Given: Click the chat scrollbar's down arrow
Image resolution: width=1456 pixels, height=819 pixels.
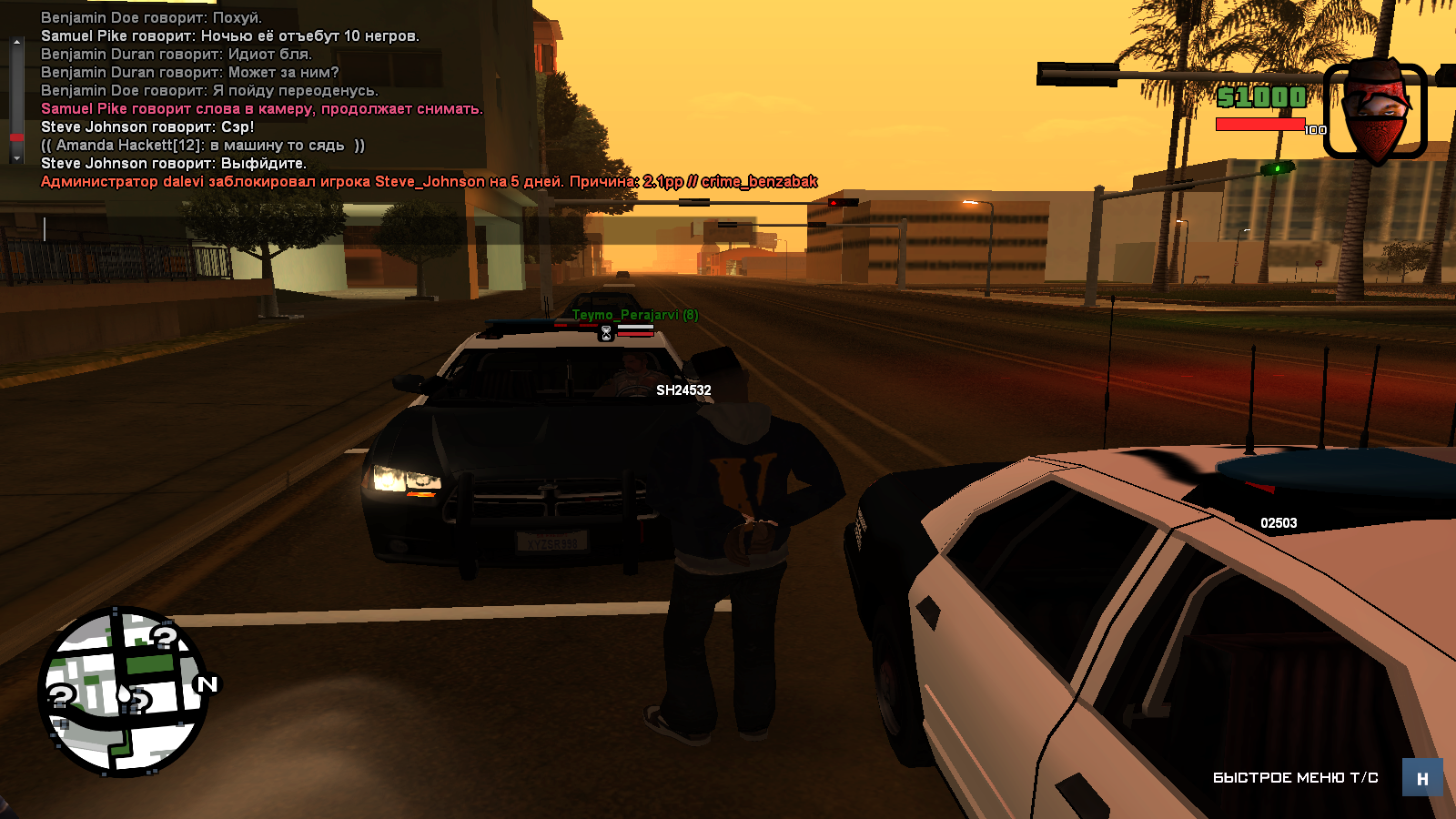Looking at the screenshot, I should [x=16, y=158].
